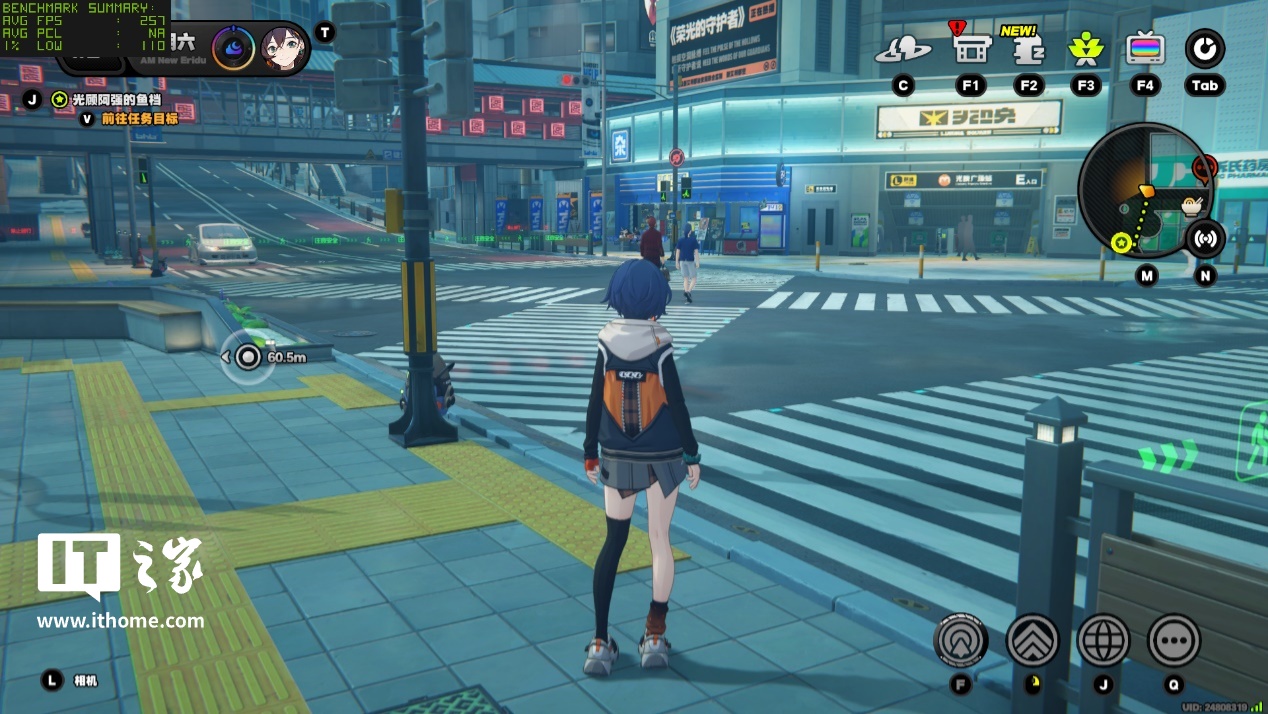Open the shop stall icon with alert
The height and width of the screenshot is (714, 1268).
pyautogui.click(x=970, y=48)
